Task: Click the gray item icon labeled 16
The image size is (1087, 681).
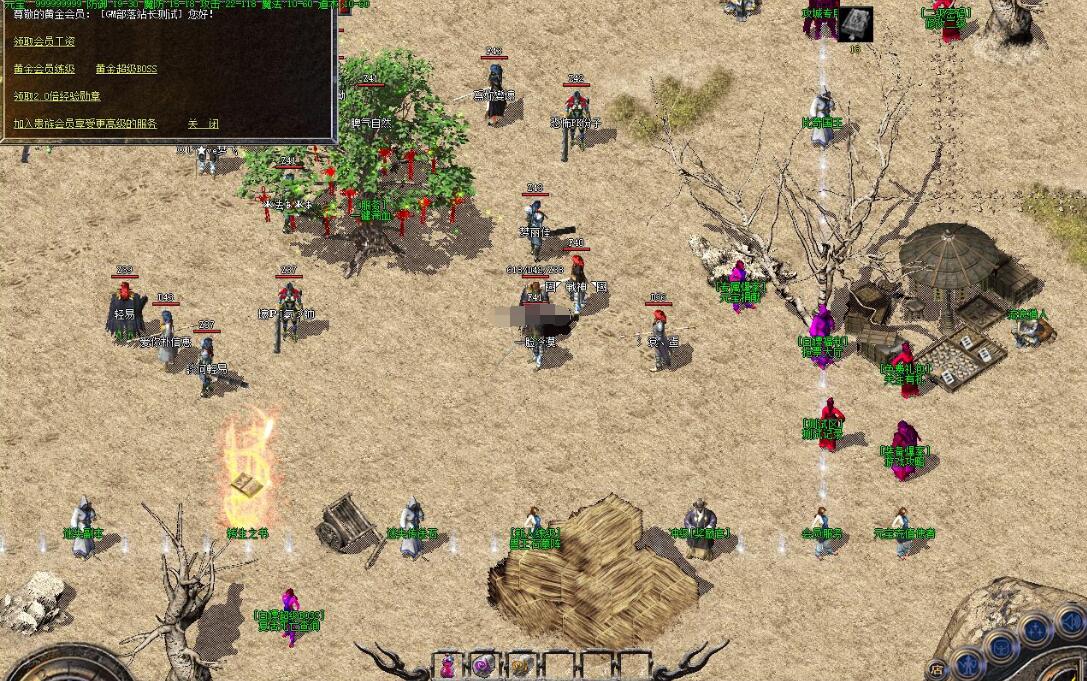Action: point(855,24)
